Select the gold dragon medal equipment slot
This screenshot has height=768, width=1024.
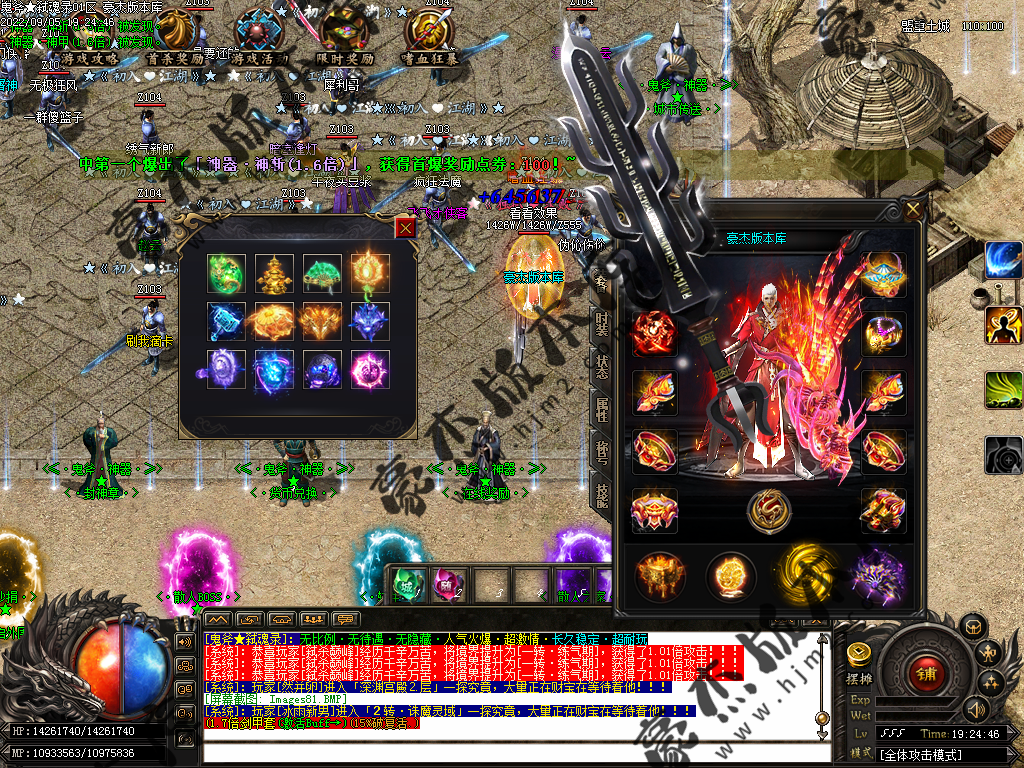click(768, 511)
